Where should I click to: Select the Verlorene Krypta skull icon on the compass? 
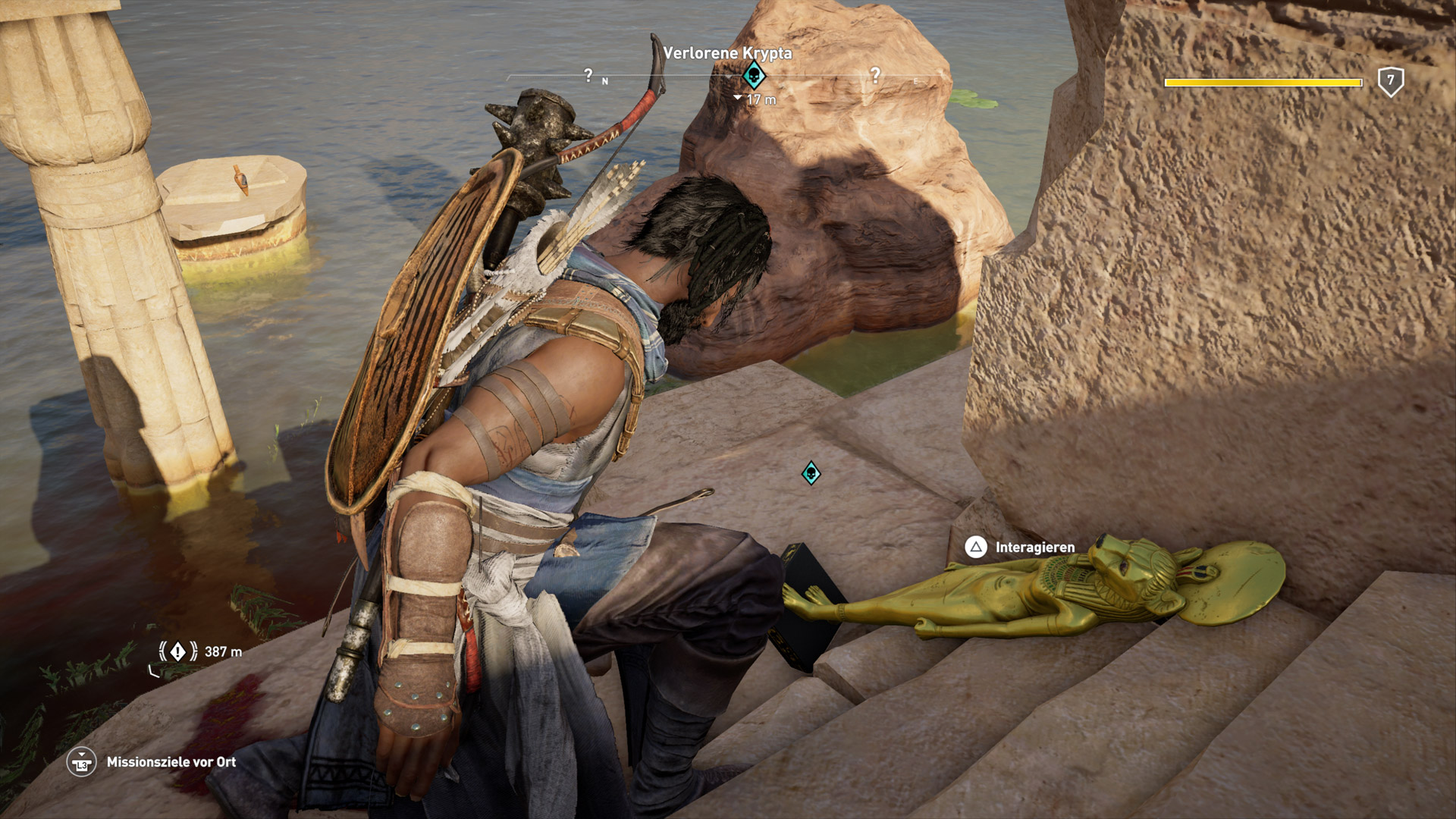[753, 75]
